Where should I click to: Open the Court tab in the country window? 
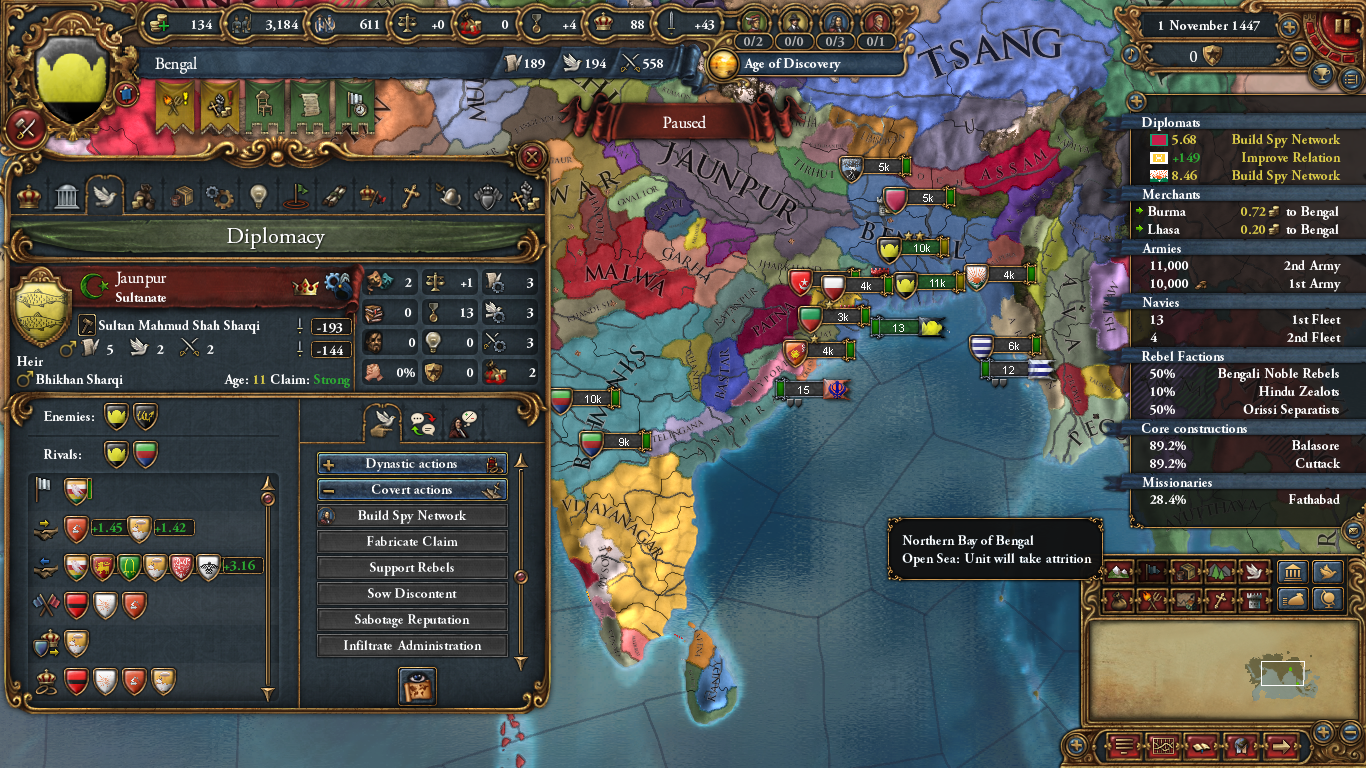pyautogui.click(x=28, y=197)
